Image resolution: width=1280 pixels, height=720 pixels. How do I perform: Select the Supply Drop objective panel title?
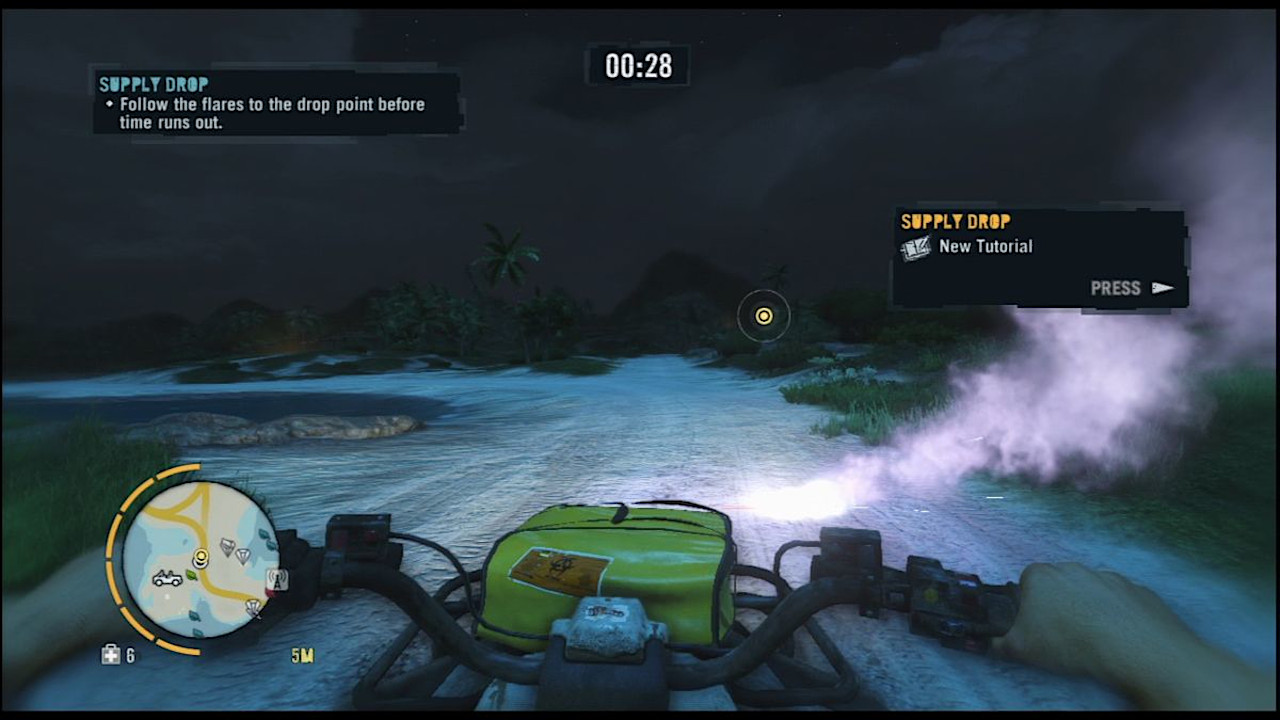click(153, 84)
